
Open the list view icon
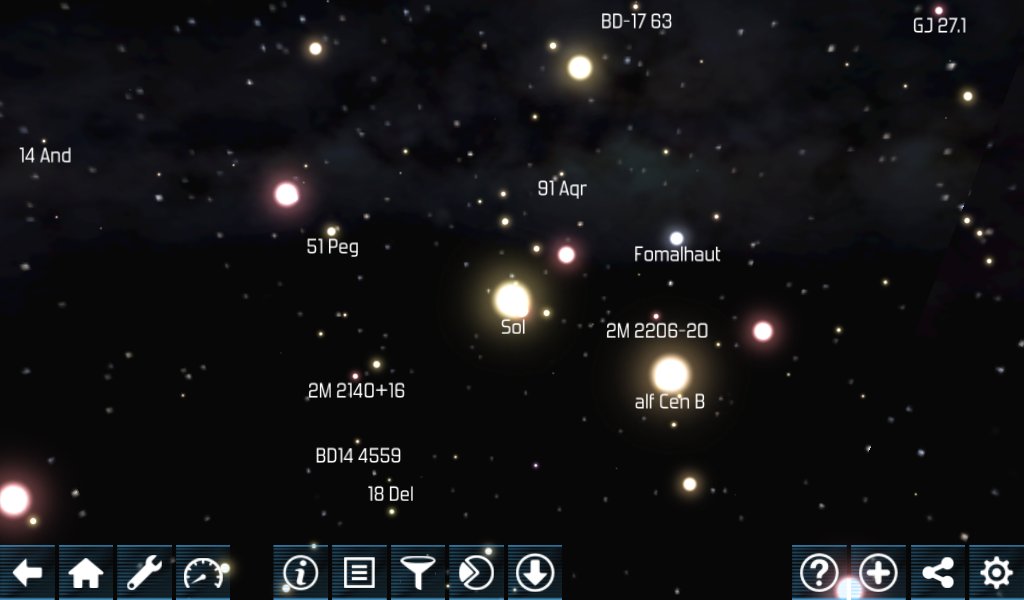(359, 573)
